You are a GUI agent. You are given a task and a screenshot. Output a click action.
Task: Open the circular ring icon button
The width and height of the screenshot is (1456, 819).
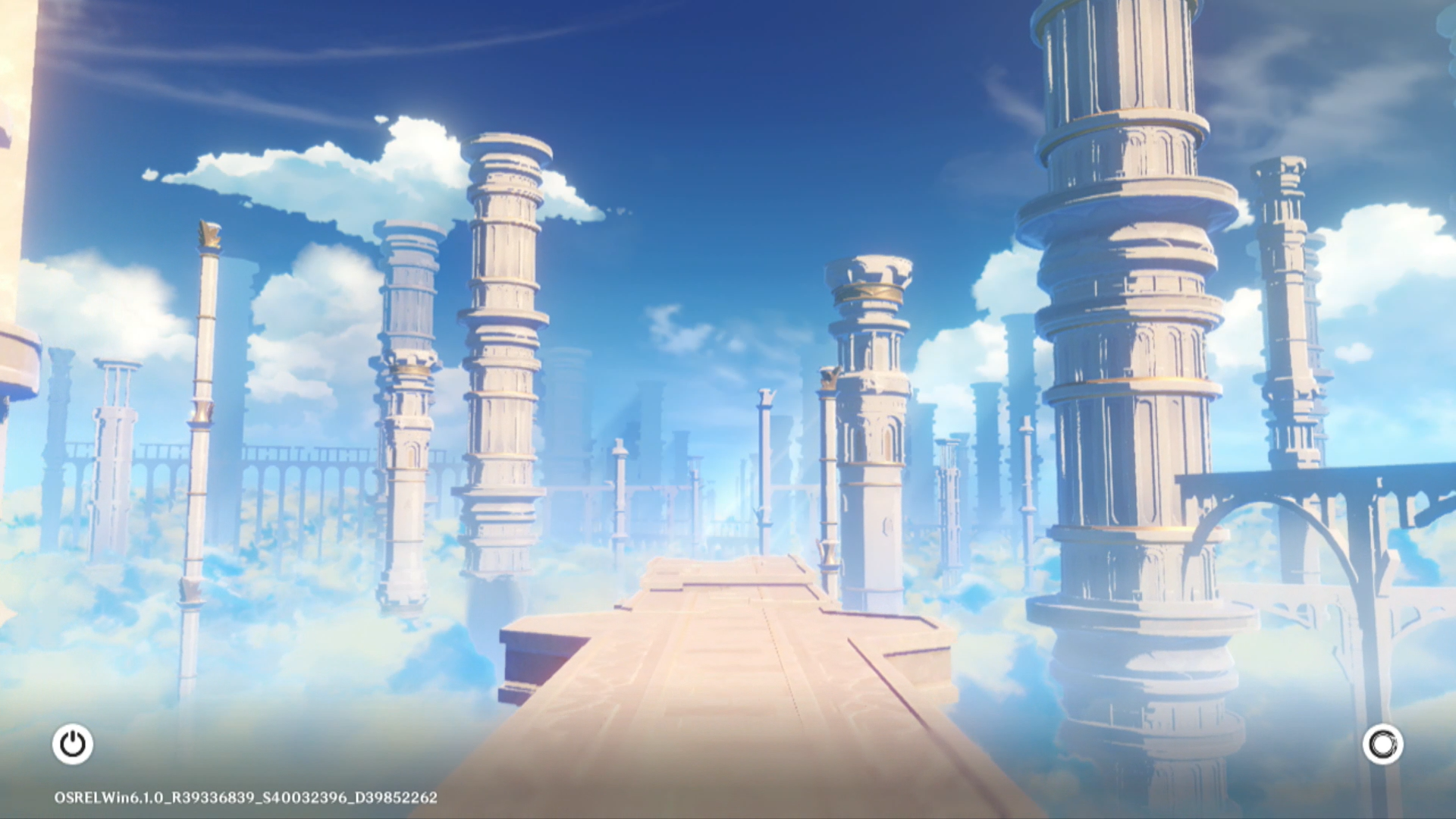click(x=1382, y=744)
